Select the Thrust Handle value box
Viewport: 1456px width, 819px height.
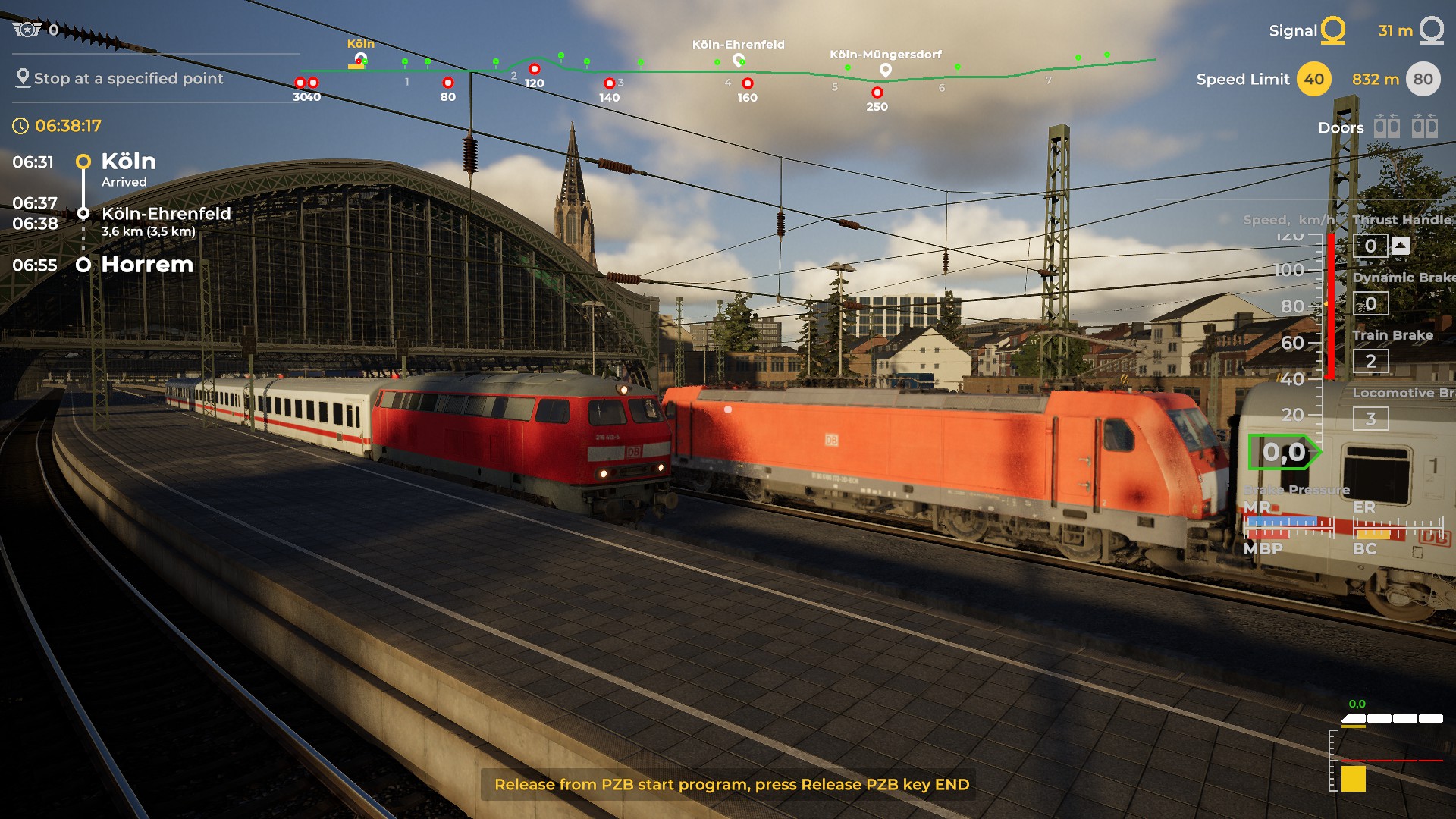[x=1370, y=246]
